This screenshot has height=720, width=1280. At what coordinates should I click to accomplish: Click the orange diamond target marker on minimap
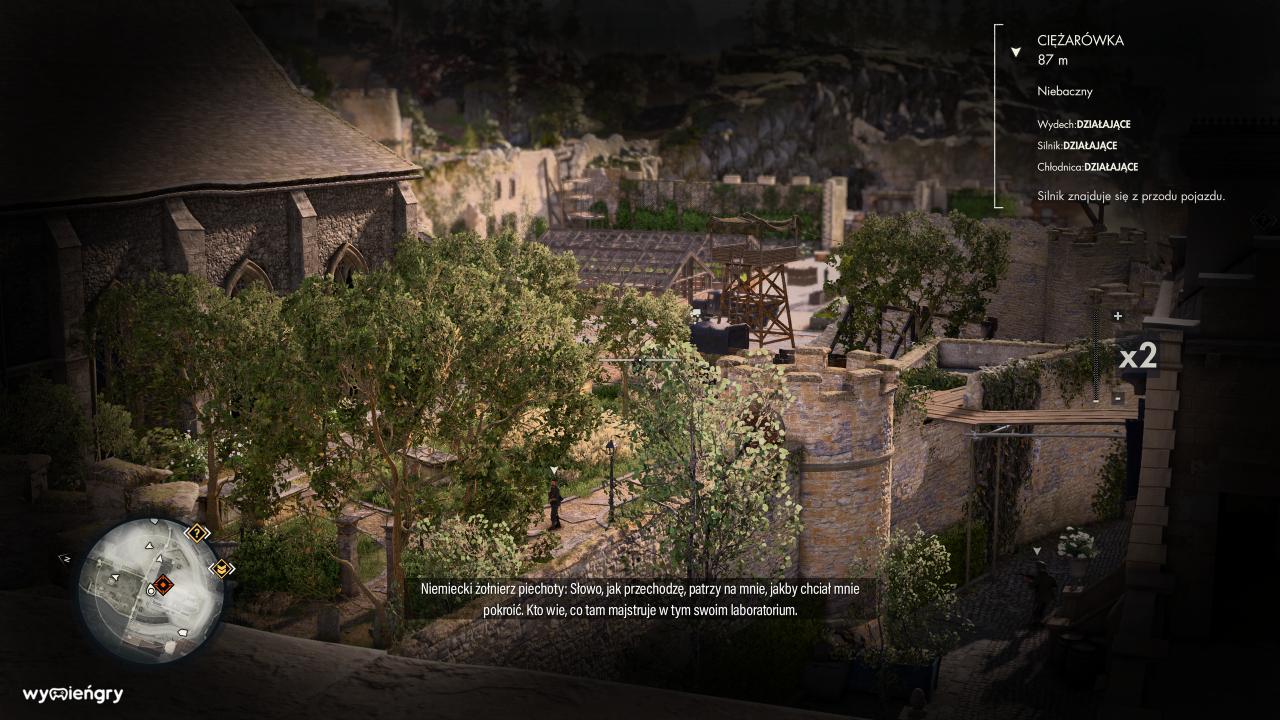[x=163, y=585]
